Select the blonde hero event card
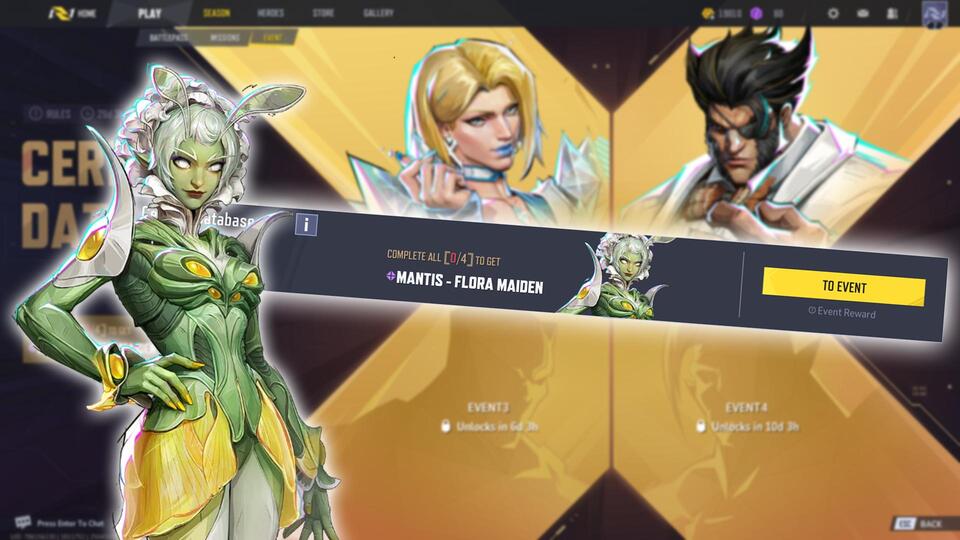960x540 pixels. point(490,130)
